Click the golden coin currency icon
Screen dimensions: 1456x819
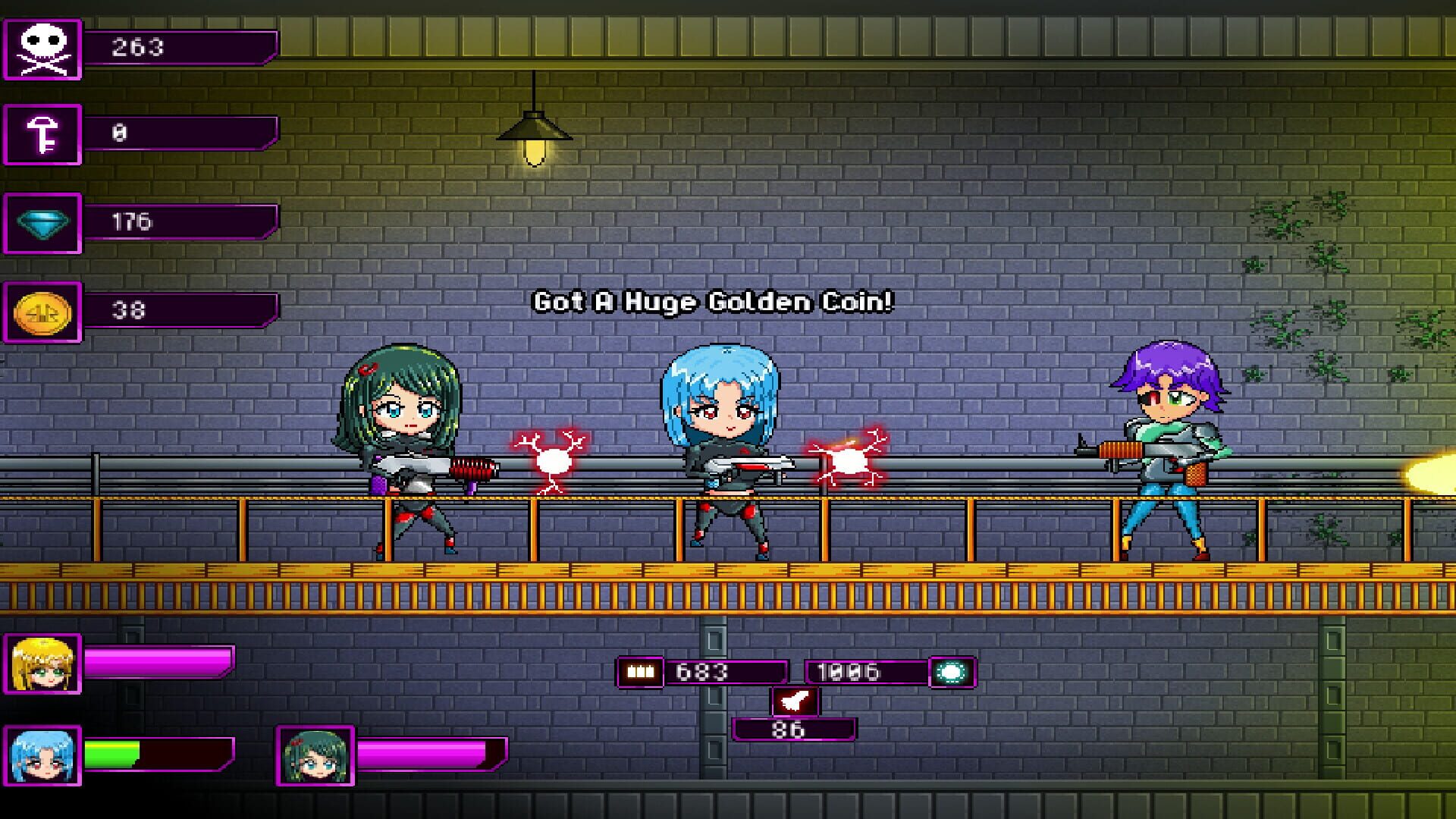(x=43, y=312)
